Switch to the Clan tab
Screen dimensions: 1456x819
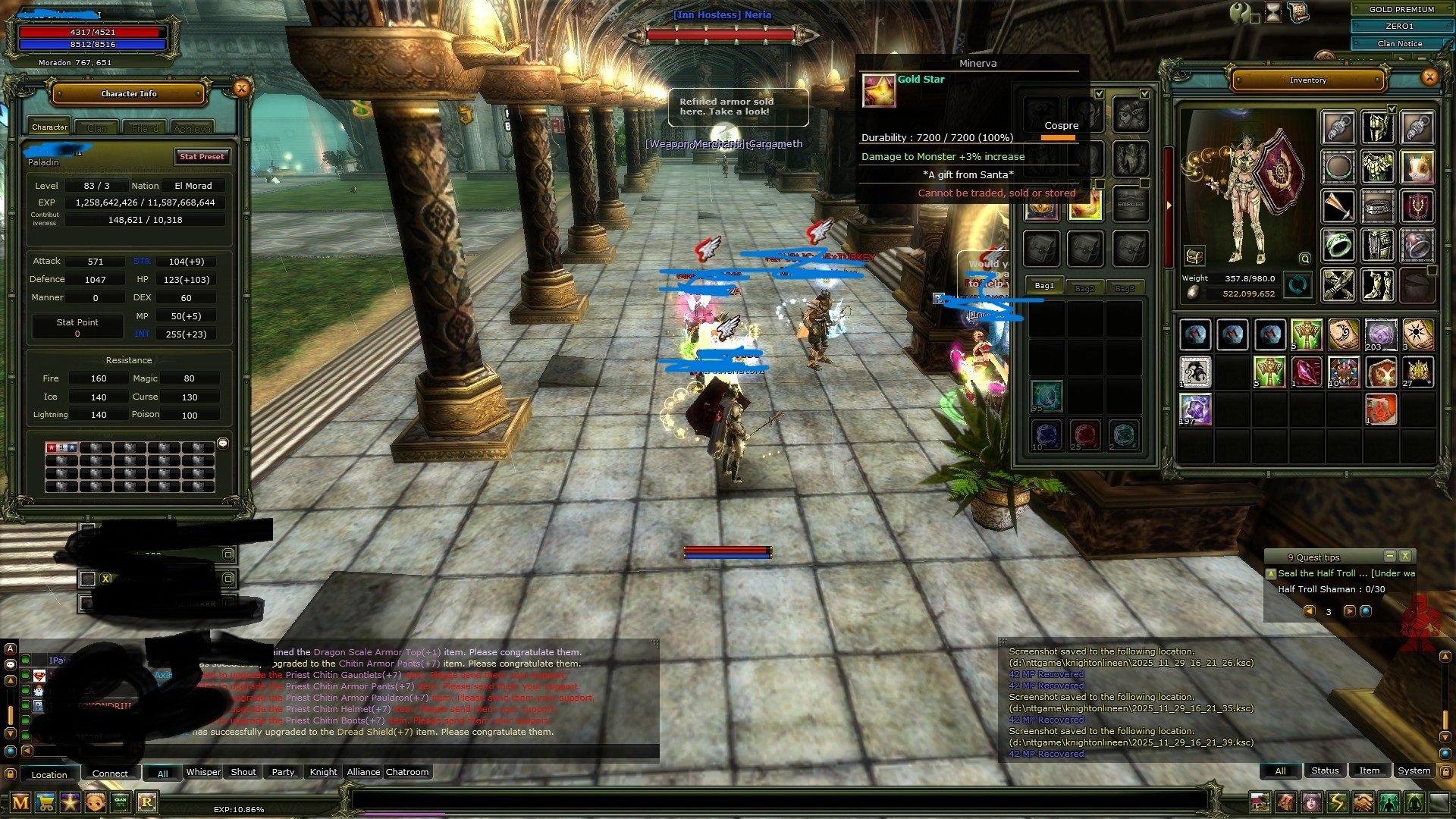pyautogui.click(x=97, y=128)
